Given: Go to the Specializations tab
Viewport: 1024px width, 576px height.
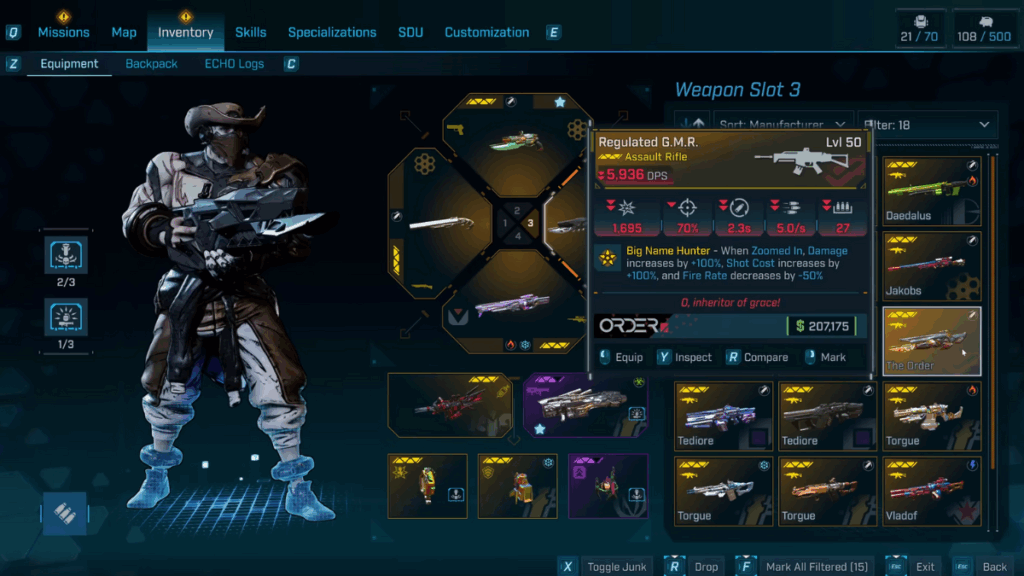Looking at the screenshot, I should pyautogui.click(x=332, y=32).
